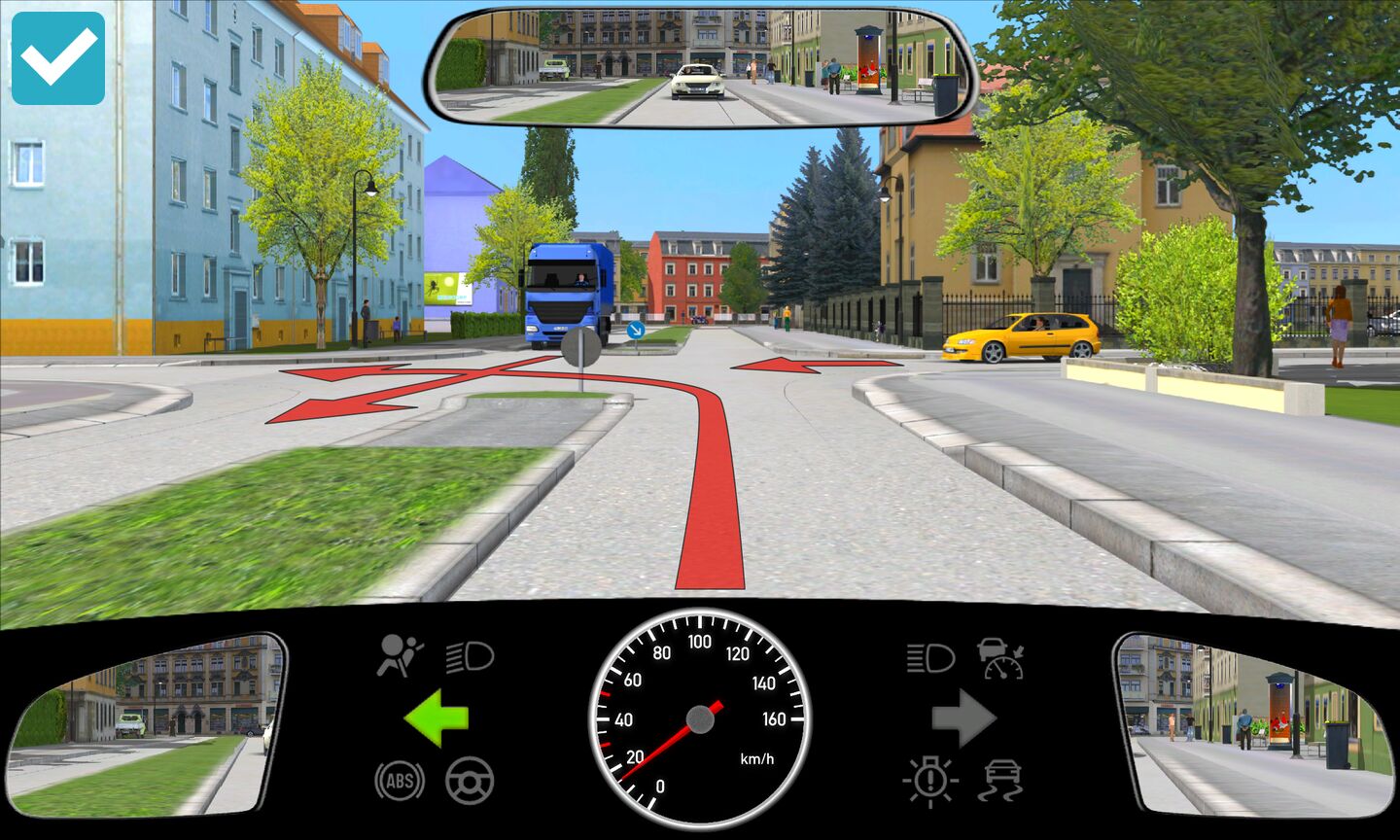Click the ABS indicator icon

[400, 781]
